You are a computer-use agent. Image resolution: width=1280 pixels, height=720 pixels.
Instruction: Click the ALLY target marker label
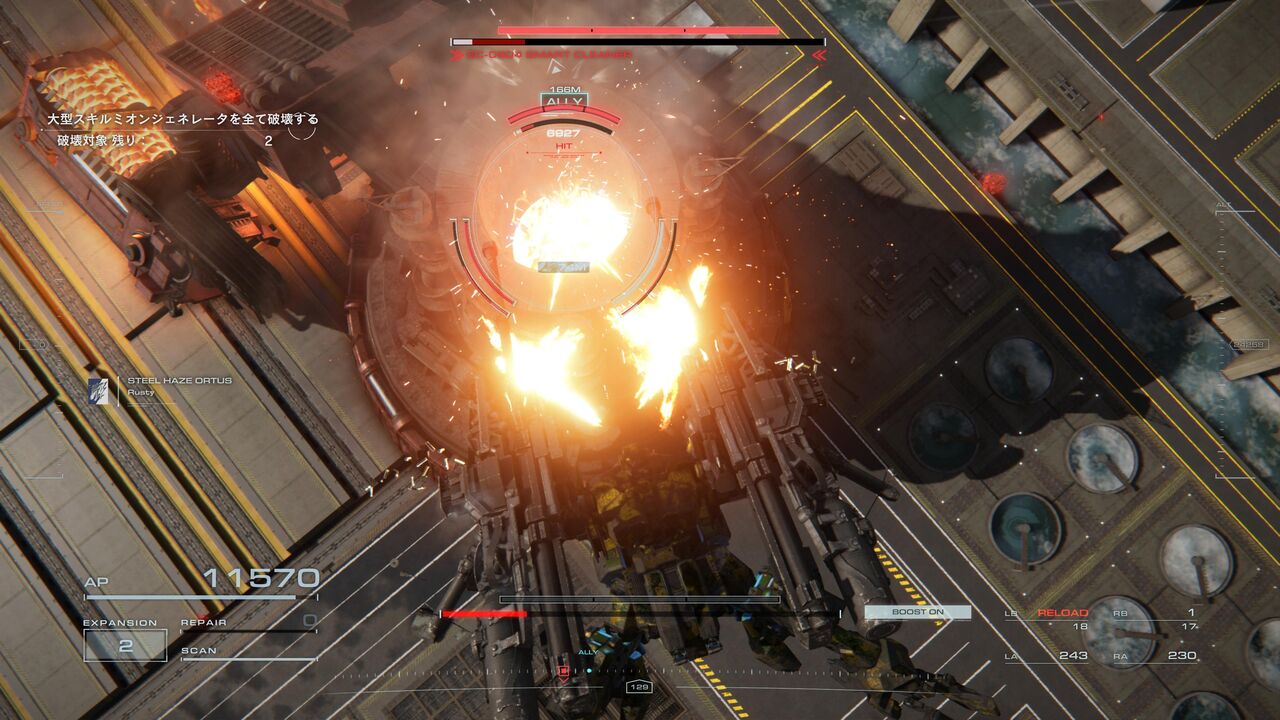564,102
